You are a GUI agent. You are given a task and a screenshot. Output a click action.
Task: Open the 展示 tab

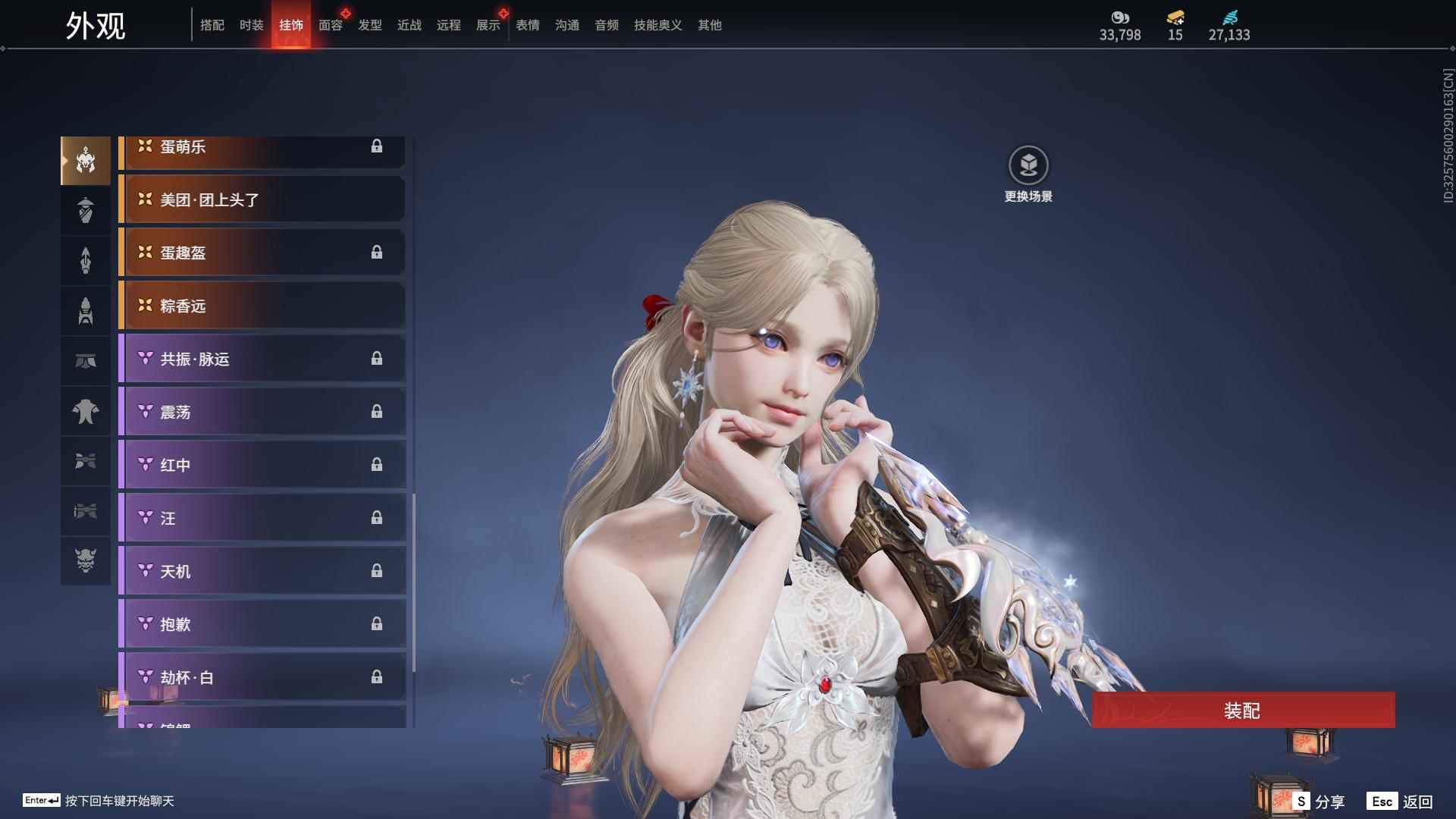pyautogui.click(x=488, y=25)
